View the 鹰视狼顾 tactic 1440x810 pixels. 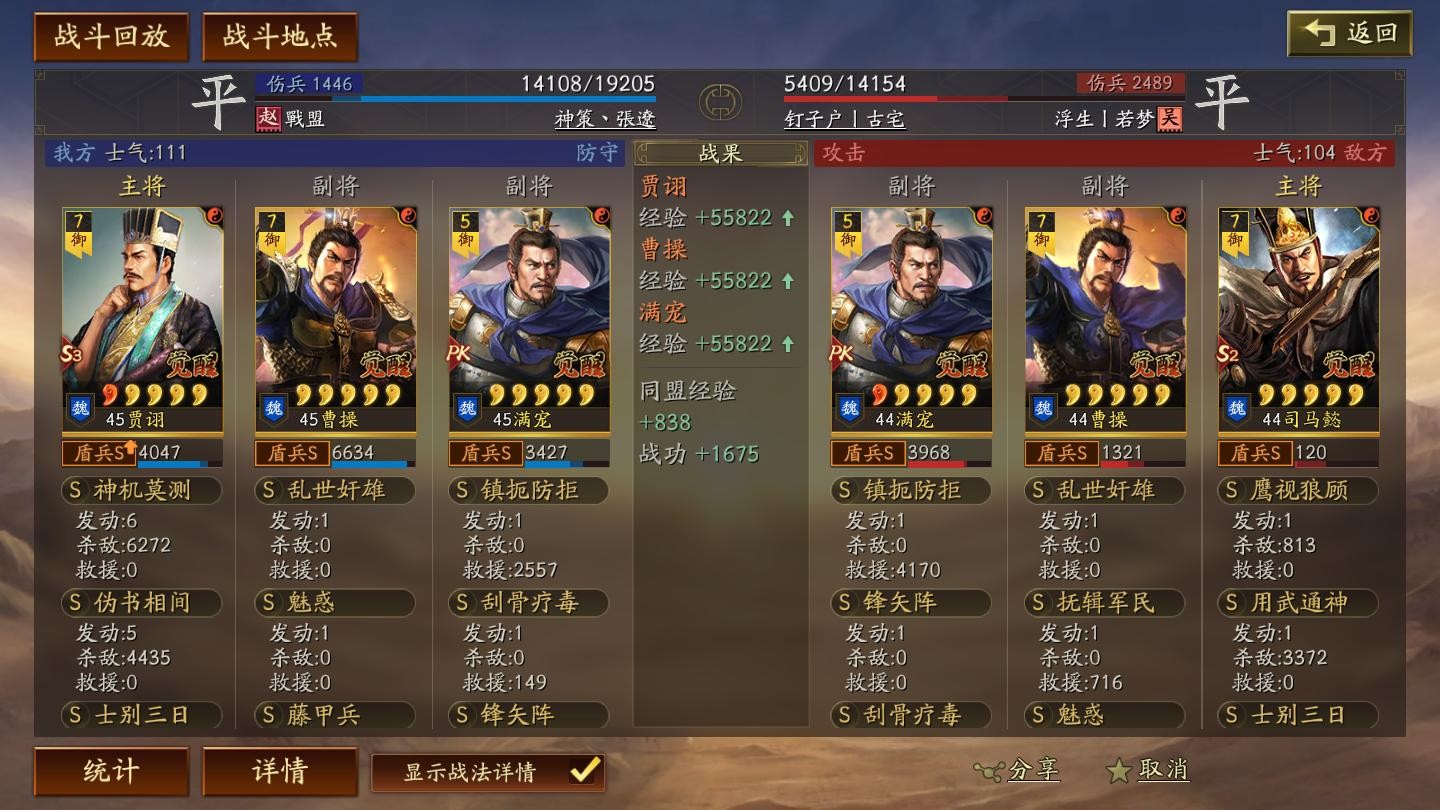pyautogui.click(x=1298, y=490)
